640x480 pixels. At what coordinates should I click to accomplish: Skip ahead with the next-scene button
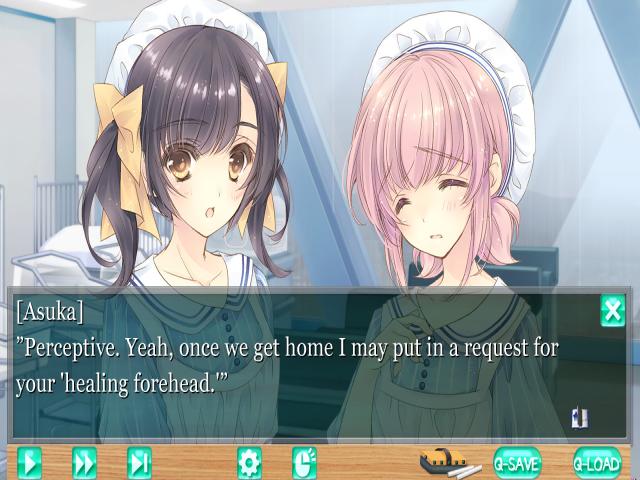[x=139, y=462]
